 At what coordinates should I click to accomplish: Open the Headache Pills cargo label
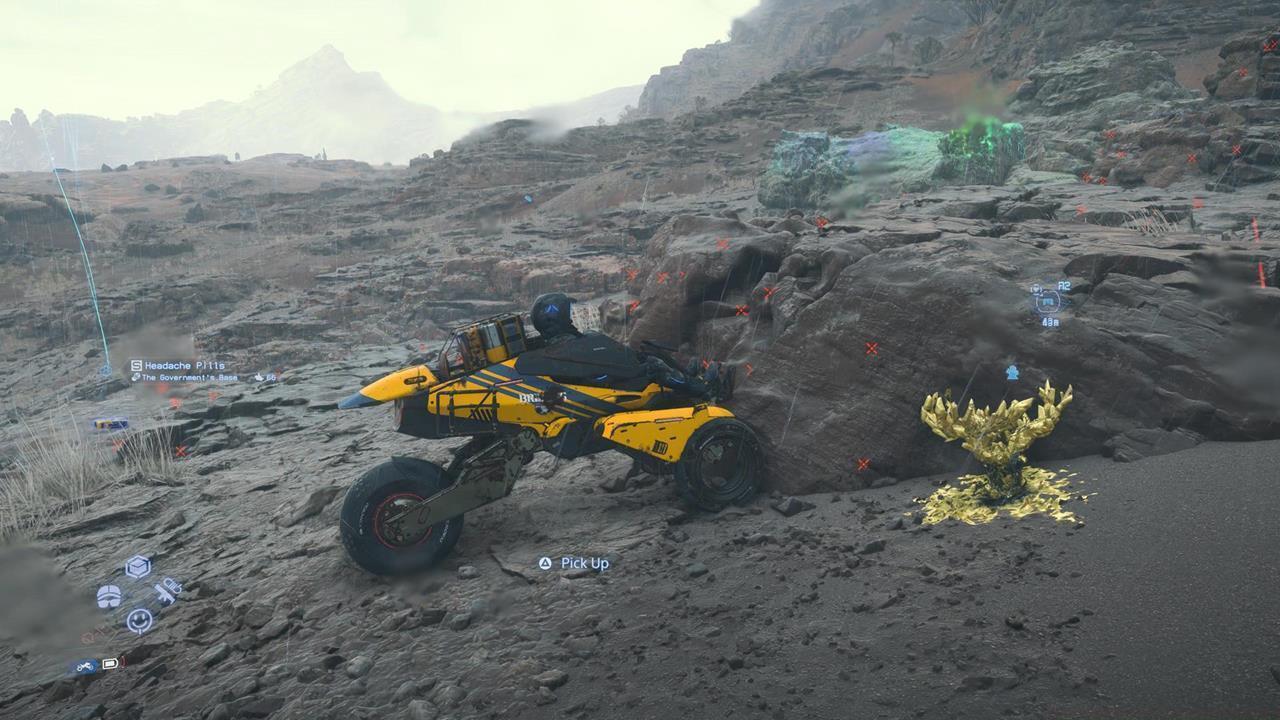point(185,365)
